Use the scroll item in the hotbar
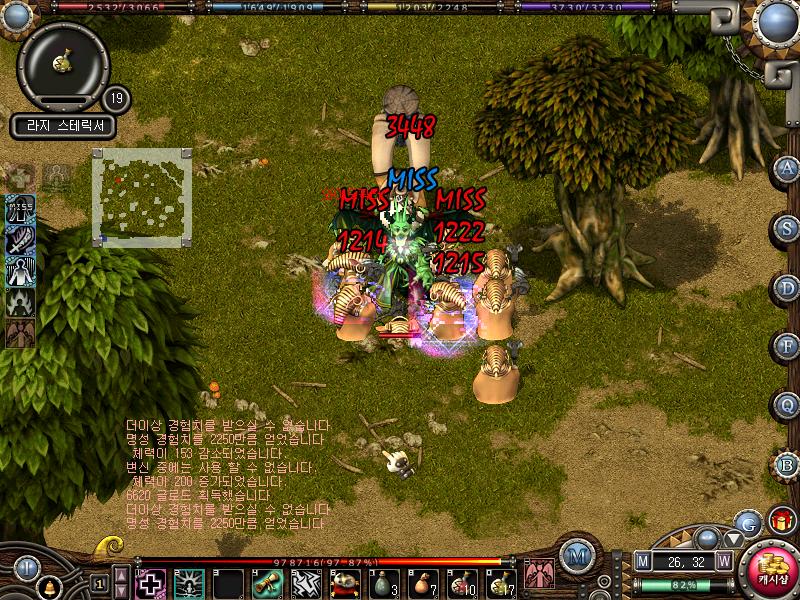 pyautogui.click(x=264, y=582)
